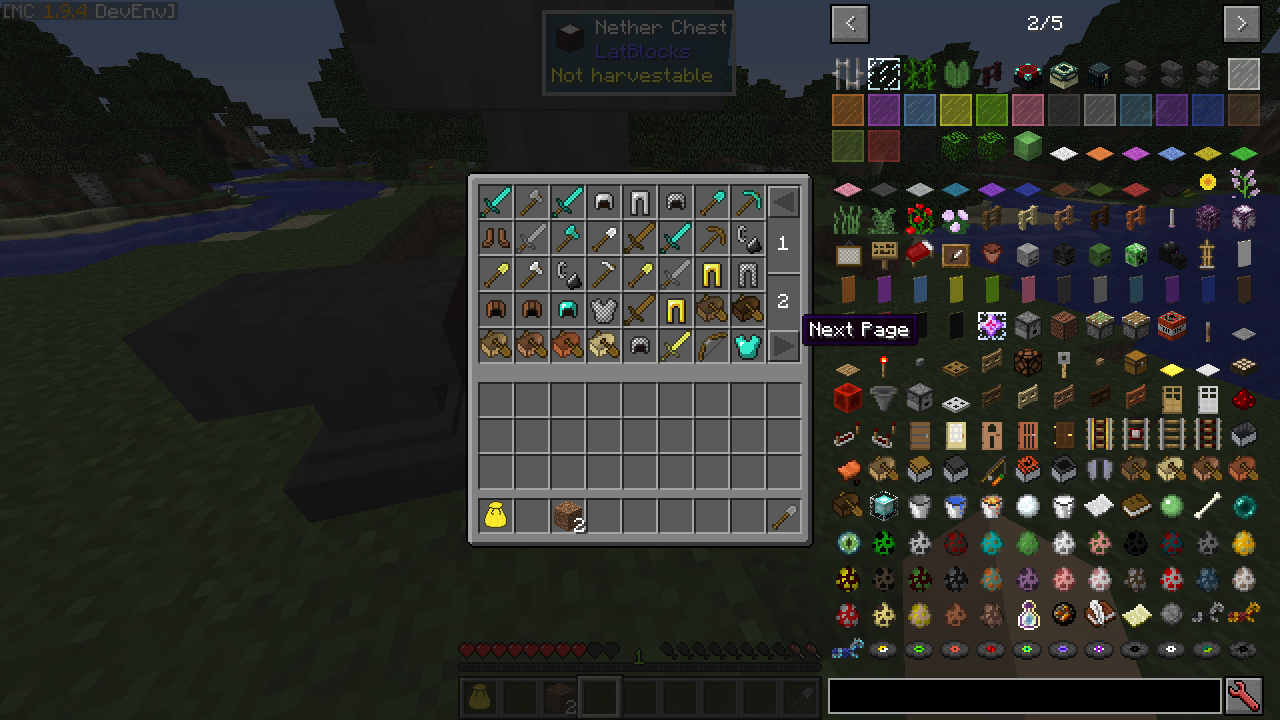The height and width of the screenshot is (720, 1280).
Task: Choose the leather boots slot
Action: point(495,238)
